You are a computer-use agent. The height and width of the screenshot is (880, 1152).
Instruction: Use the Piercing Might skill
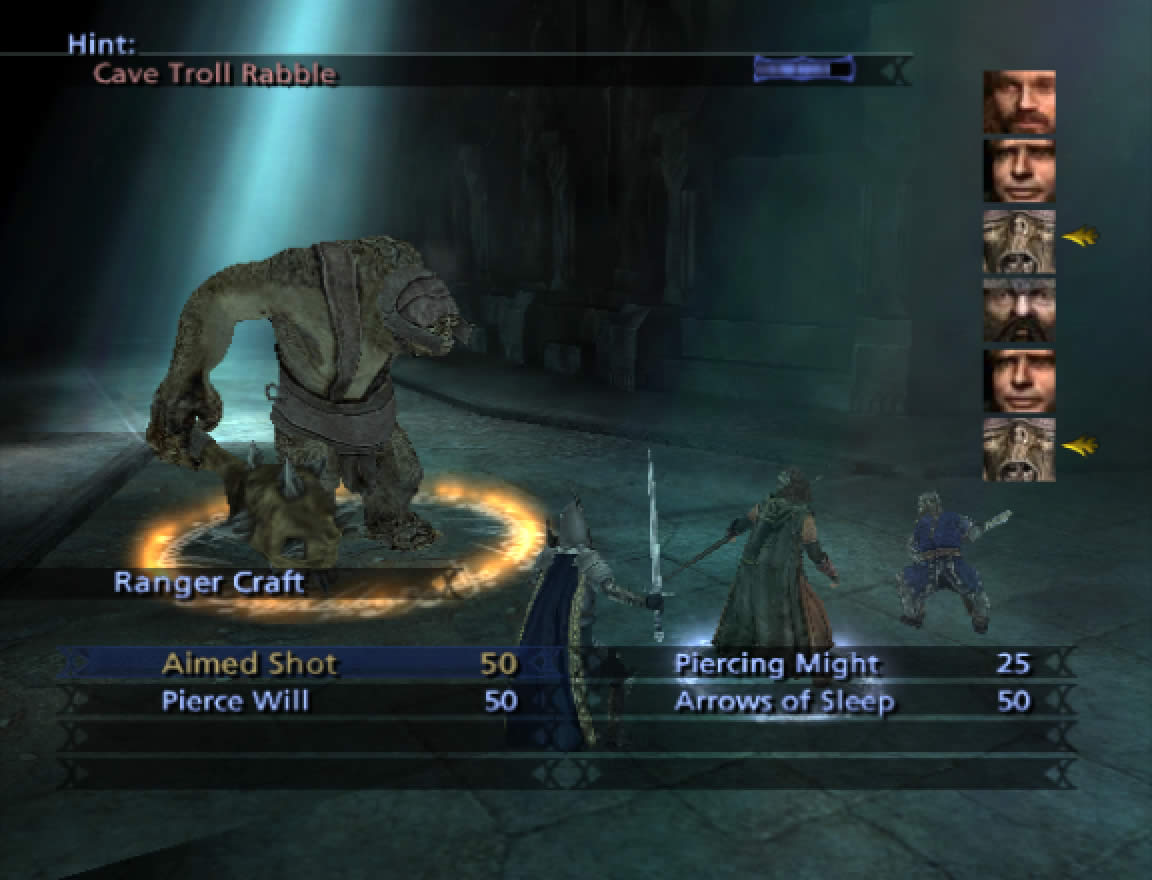776,664
